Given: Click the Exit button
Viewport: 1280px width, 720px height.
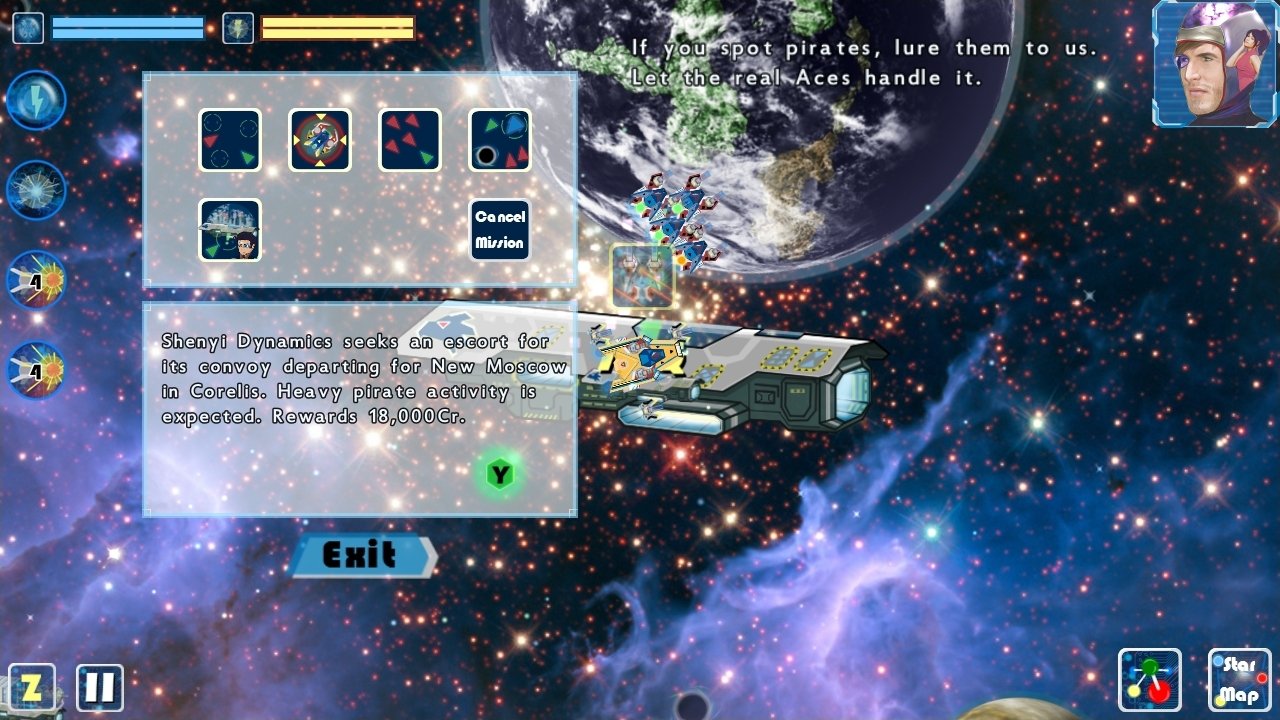Looking at the screenshot, I should coord(362,556).
